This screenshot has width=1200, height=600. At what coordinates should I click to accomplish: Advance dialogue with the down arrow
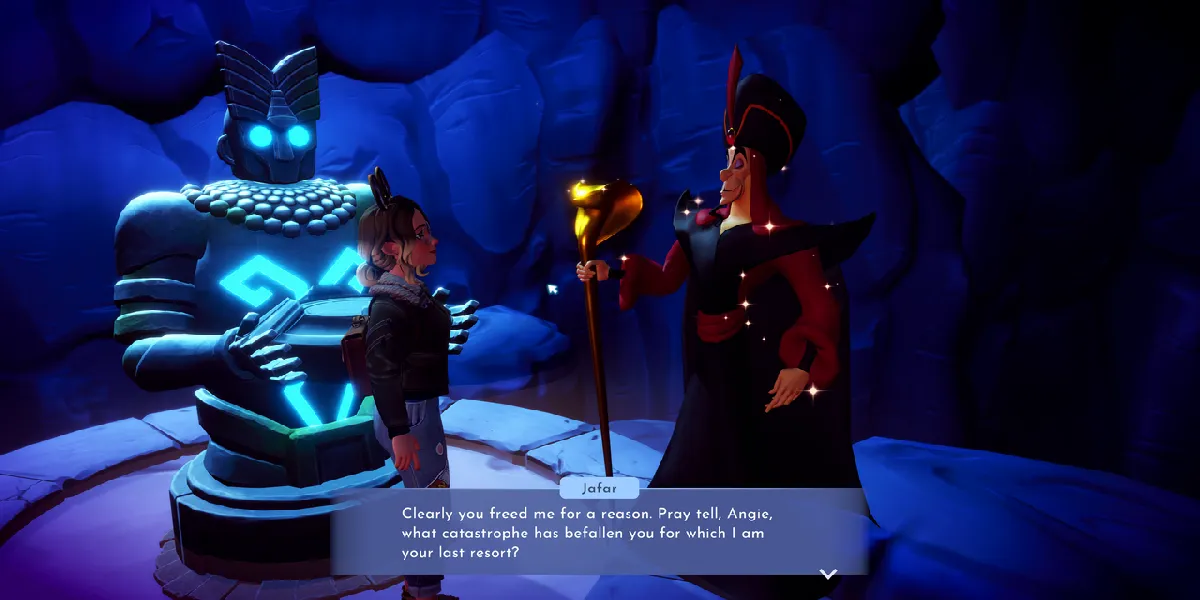[828, 574]
